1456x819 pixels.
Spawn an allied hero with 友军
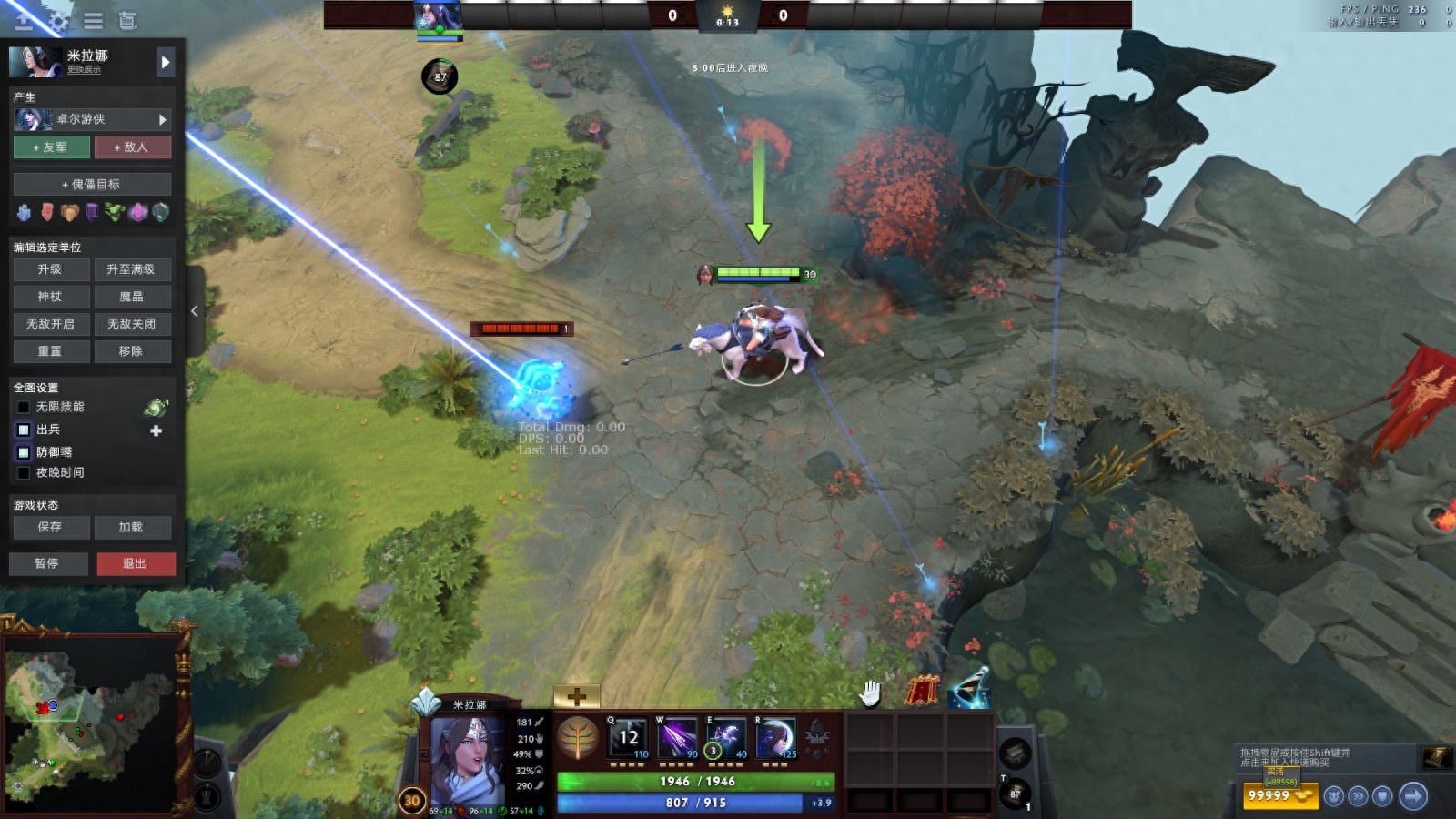pos(51,147)
